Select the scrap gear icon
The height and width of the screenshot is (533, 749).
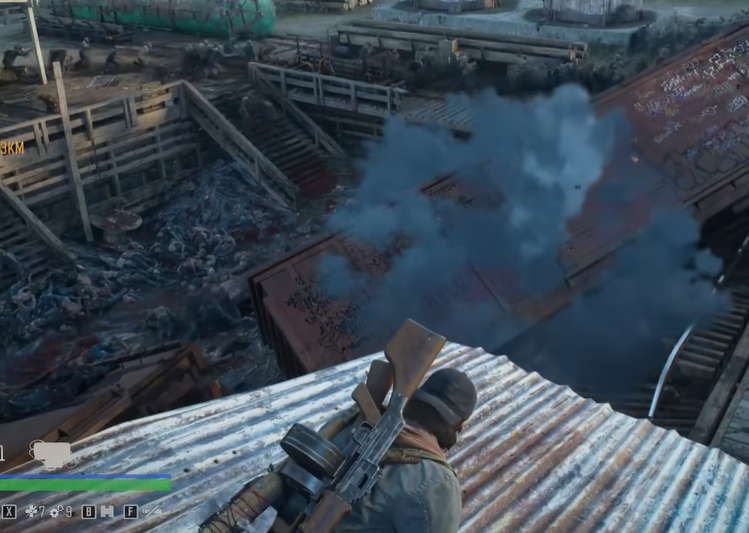tap(56, 511)
